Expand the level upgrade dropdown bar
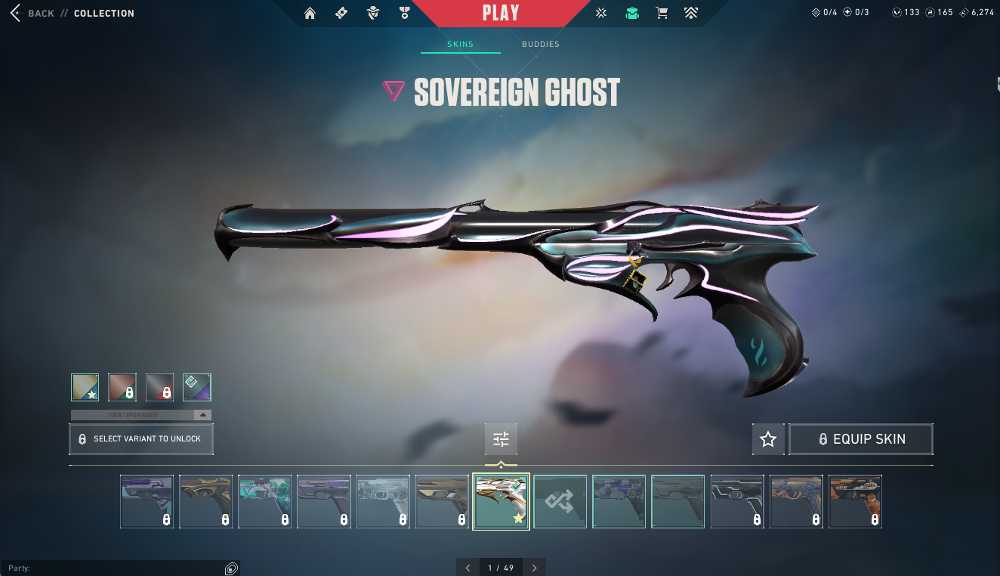1000x576 pixels. coord(141,414)
